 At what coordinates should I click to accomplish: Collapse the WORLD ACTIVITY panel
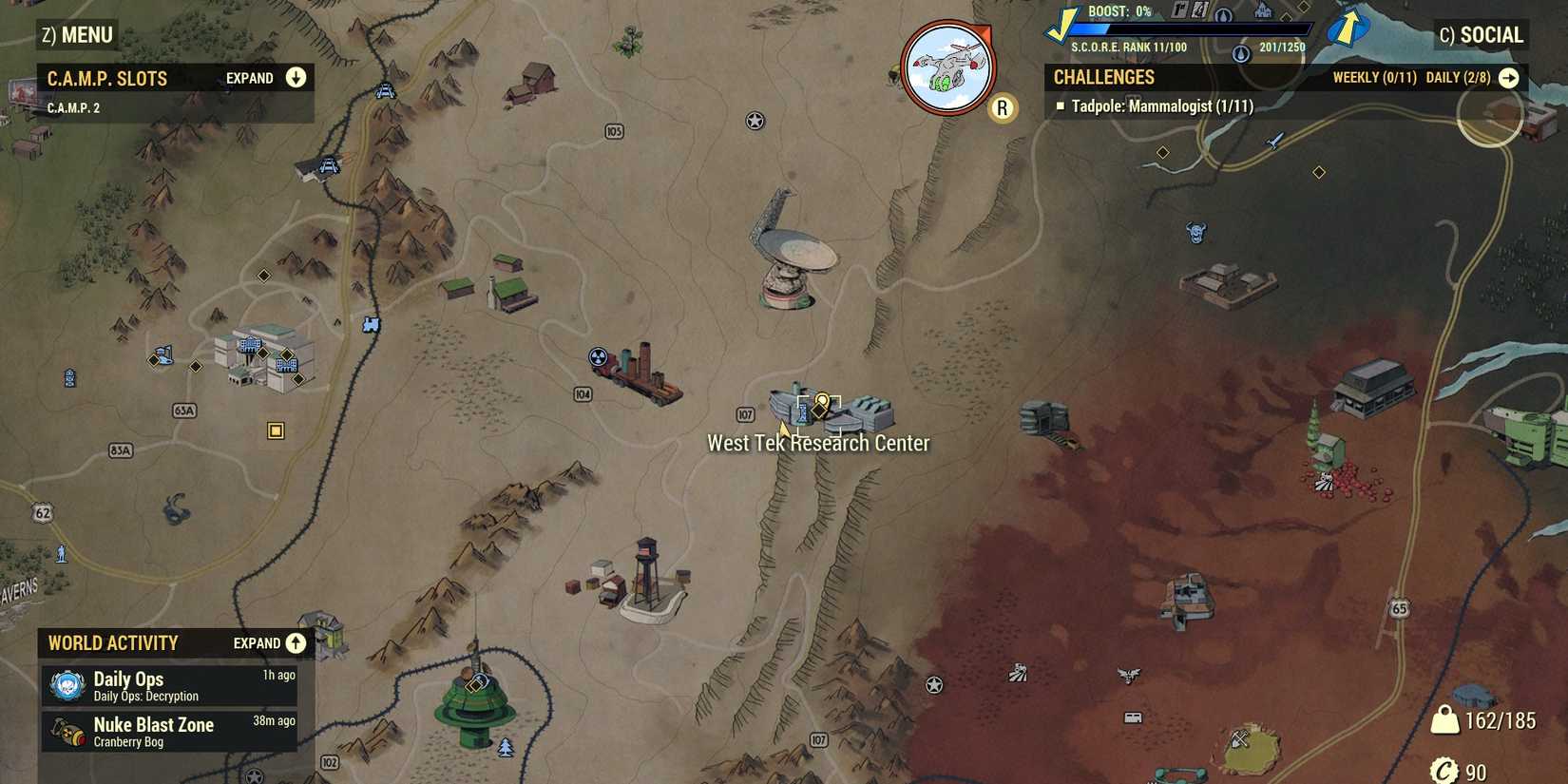click(296, 642)
